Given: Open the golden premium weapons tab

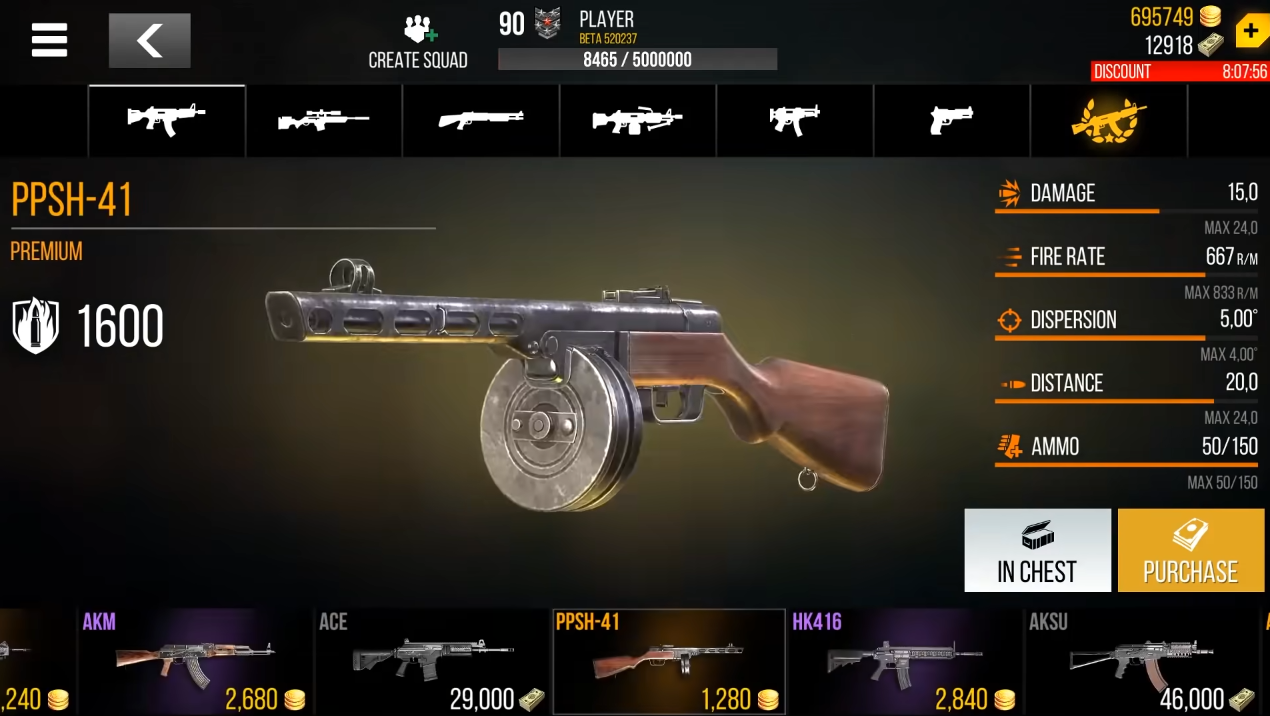Looking at the screenshot, I should tap(1108, 120).
